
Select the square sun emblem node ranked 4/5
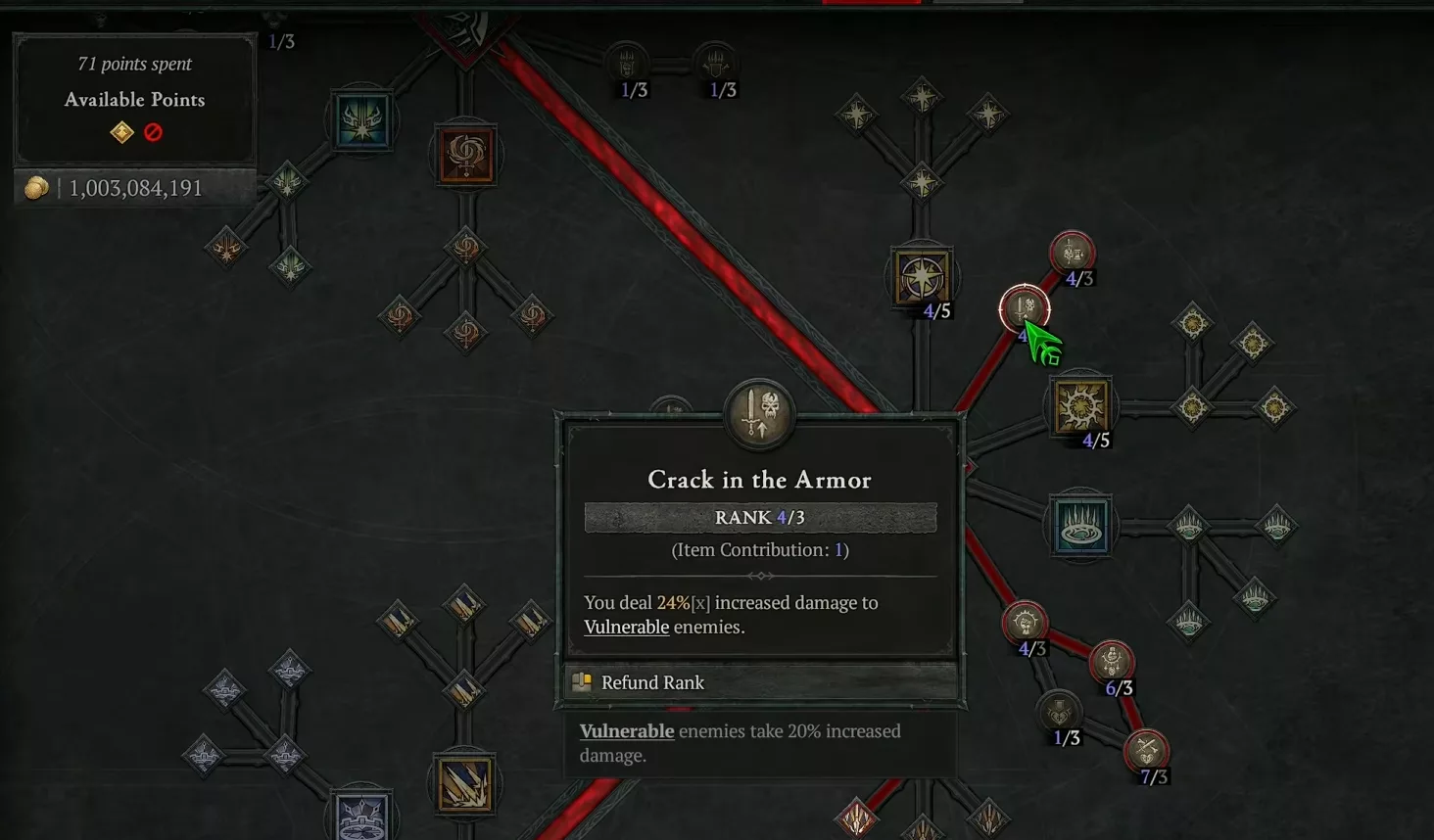tap(1081, 404)
